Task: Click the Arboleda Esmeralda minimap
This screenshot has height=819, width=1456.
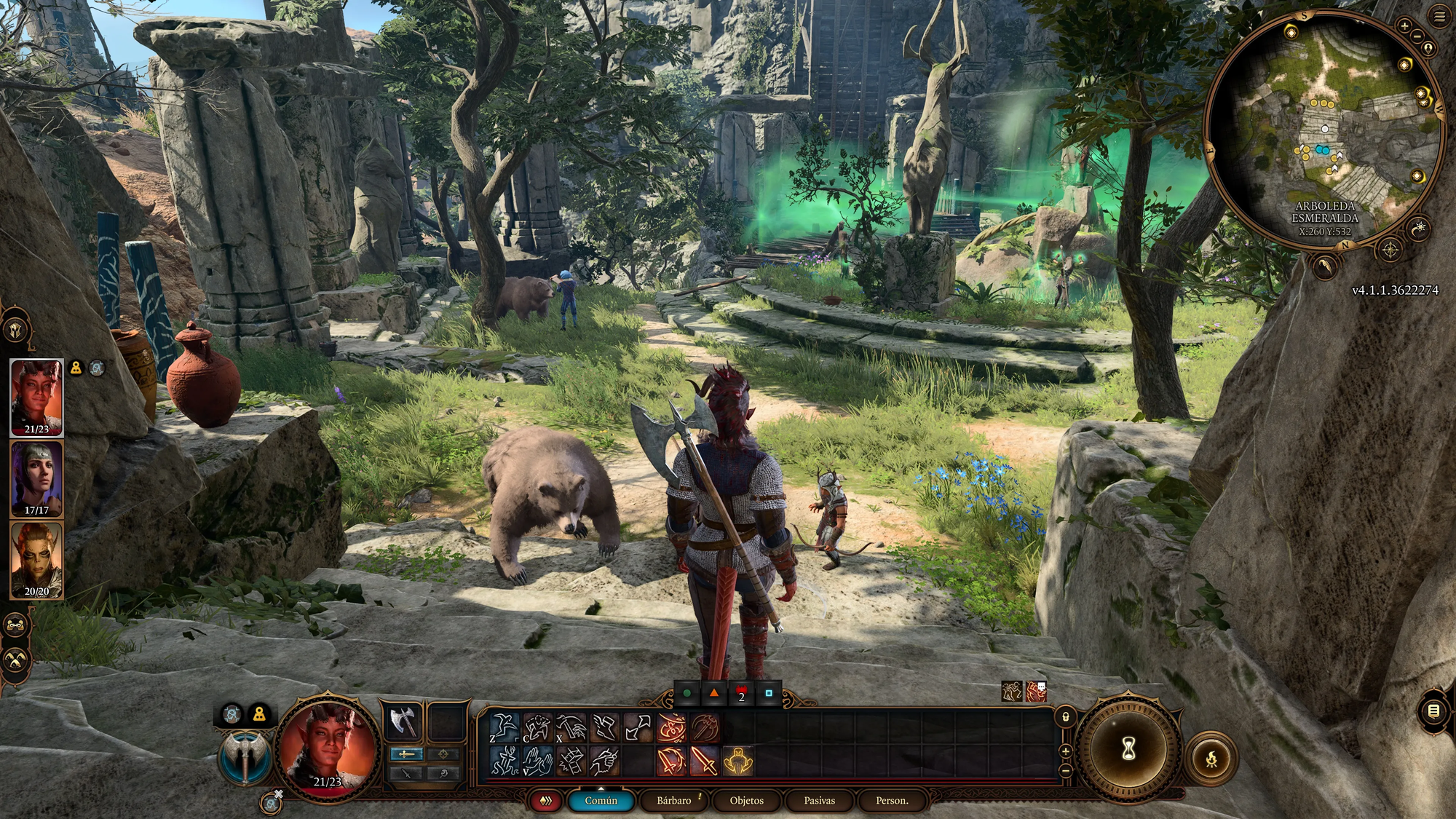Action: click(1324, 131)
